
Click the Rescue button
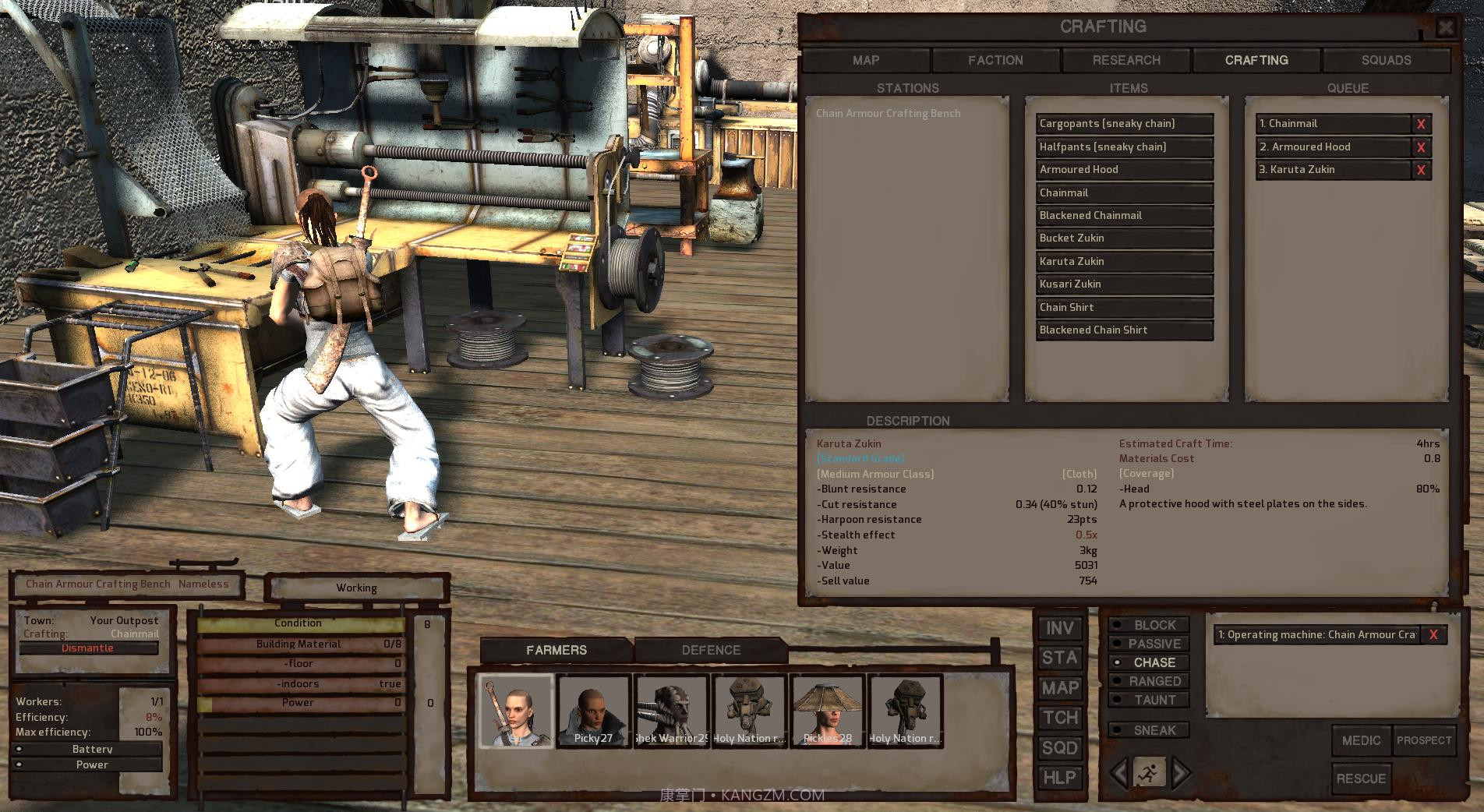coord(1361,778)
